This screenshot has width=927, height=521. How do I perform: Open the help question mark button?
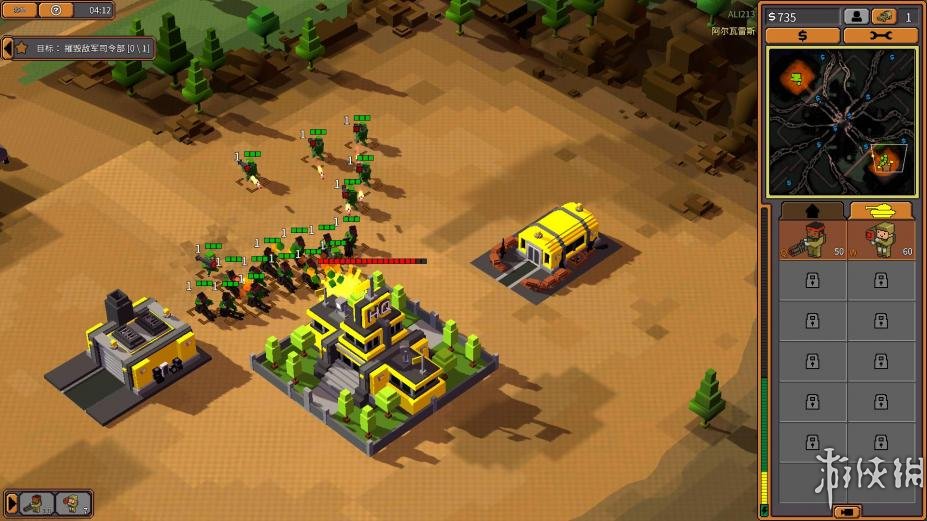point(57,10)
